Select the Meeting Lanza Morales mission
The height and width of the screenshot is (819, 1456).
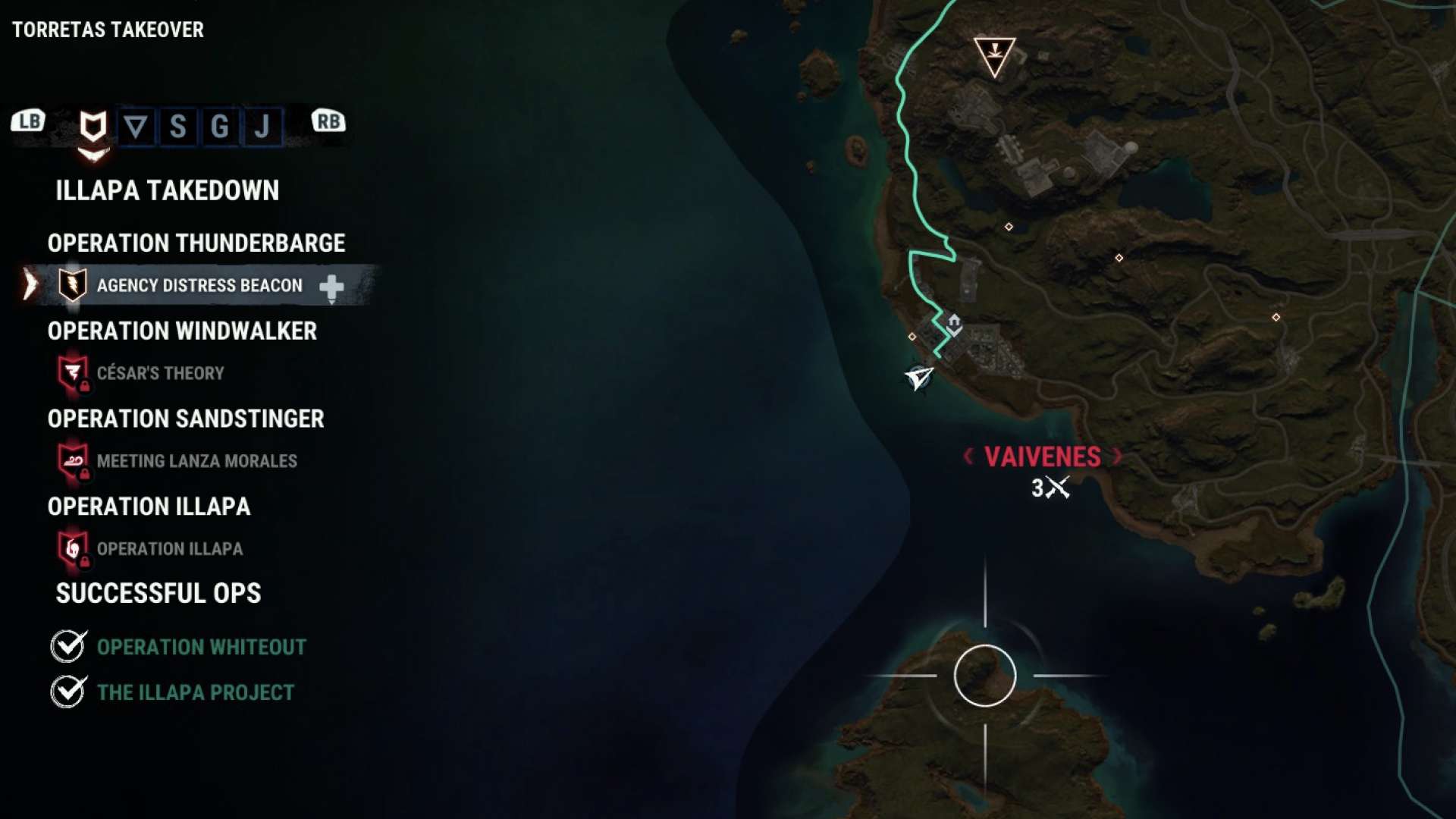point(196,461)
